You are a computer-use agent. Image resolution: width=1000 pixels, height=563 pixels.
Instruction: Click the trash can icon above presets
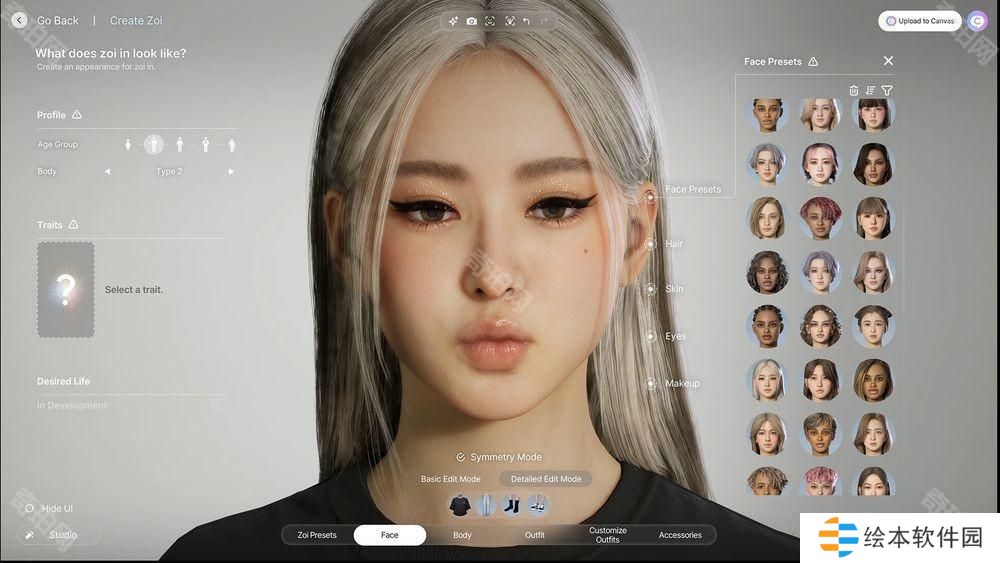854,90
